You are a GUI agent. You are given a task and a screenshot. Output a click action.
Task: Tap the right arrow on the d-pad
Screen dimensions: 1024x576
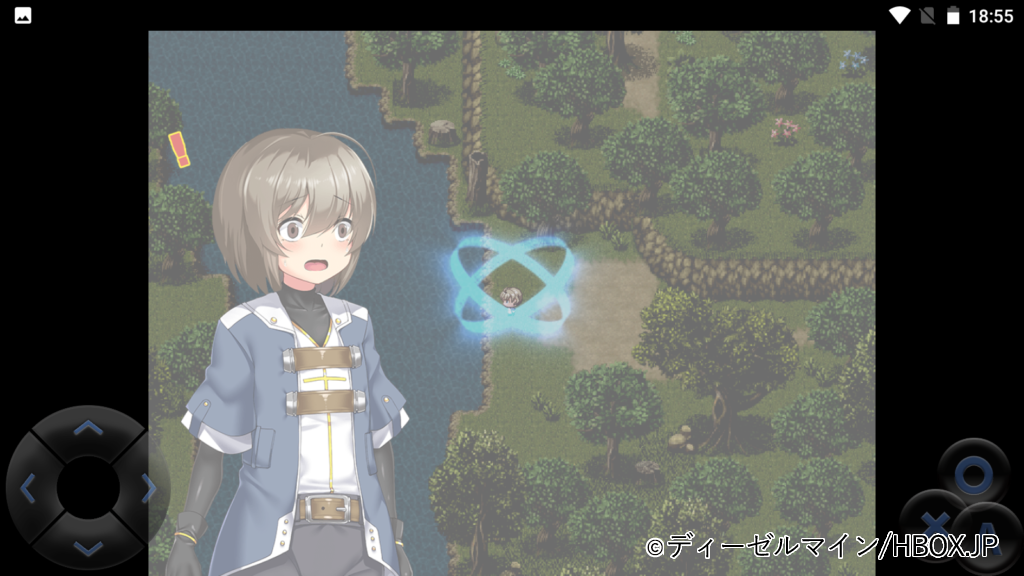[x=148, y=488]
